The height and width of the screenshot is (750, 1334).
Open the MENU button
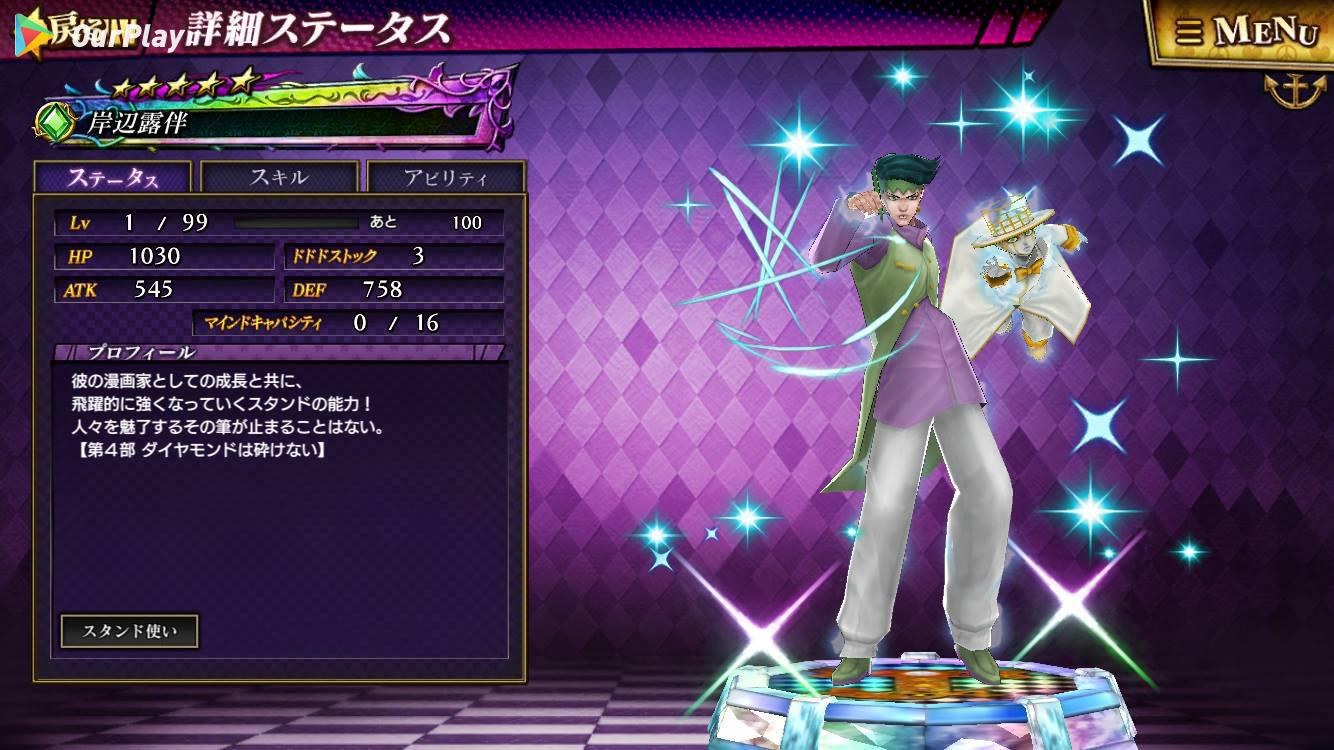coord(1245,32)
